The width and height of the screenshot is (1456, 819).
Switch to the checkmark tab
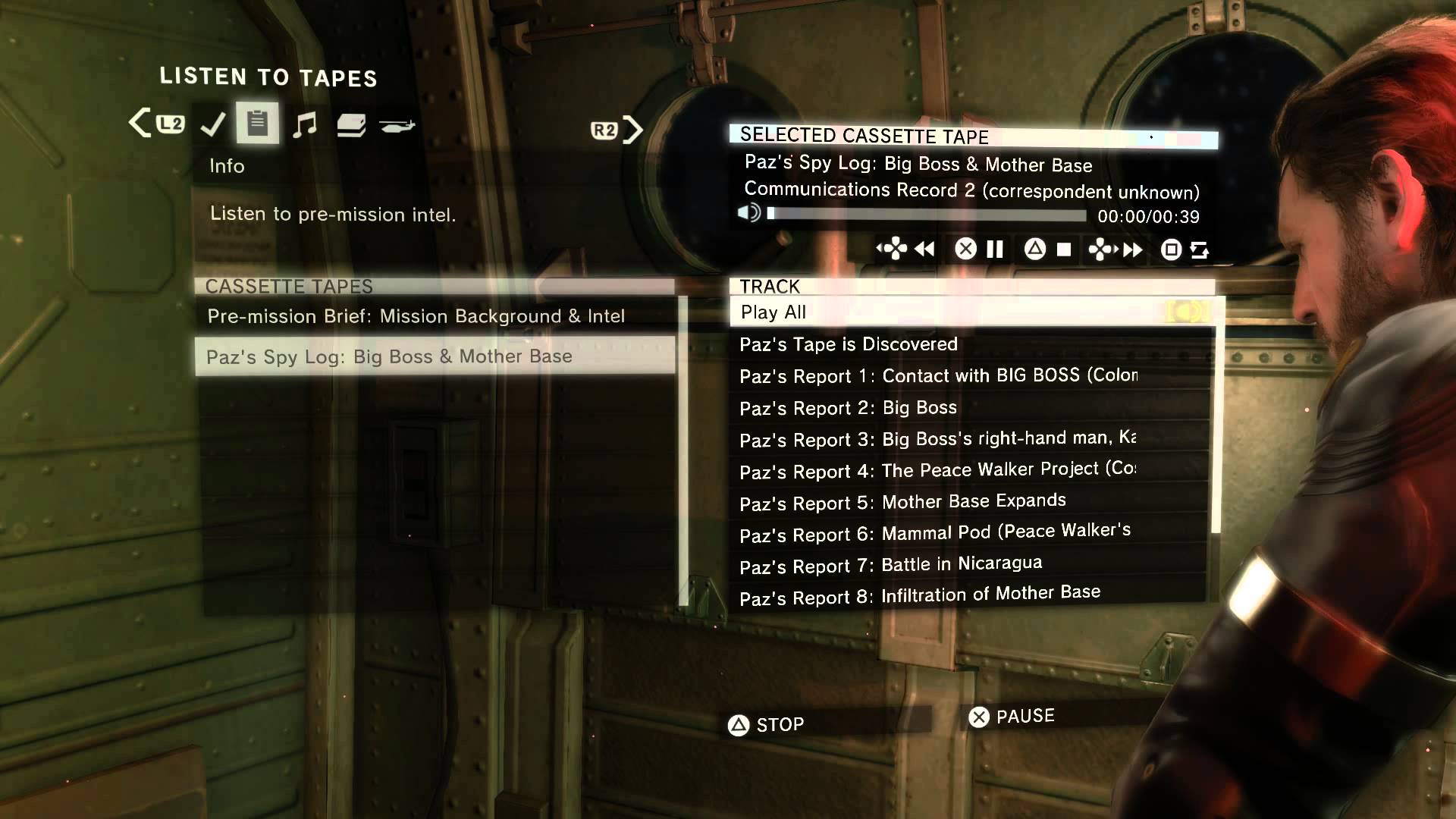tap(213, 124)
